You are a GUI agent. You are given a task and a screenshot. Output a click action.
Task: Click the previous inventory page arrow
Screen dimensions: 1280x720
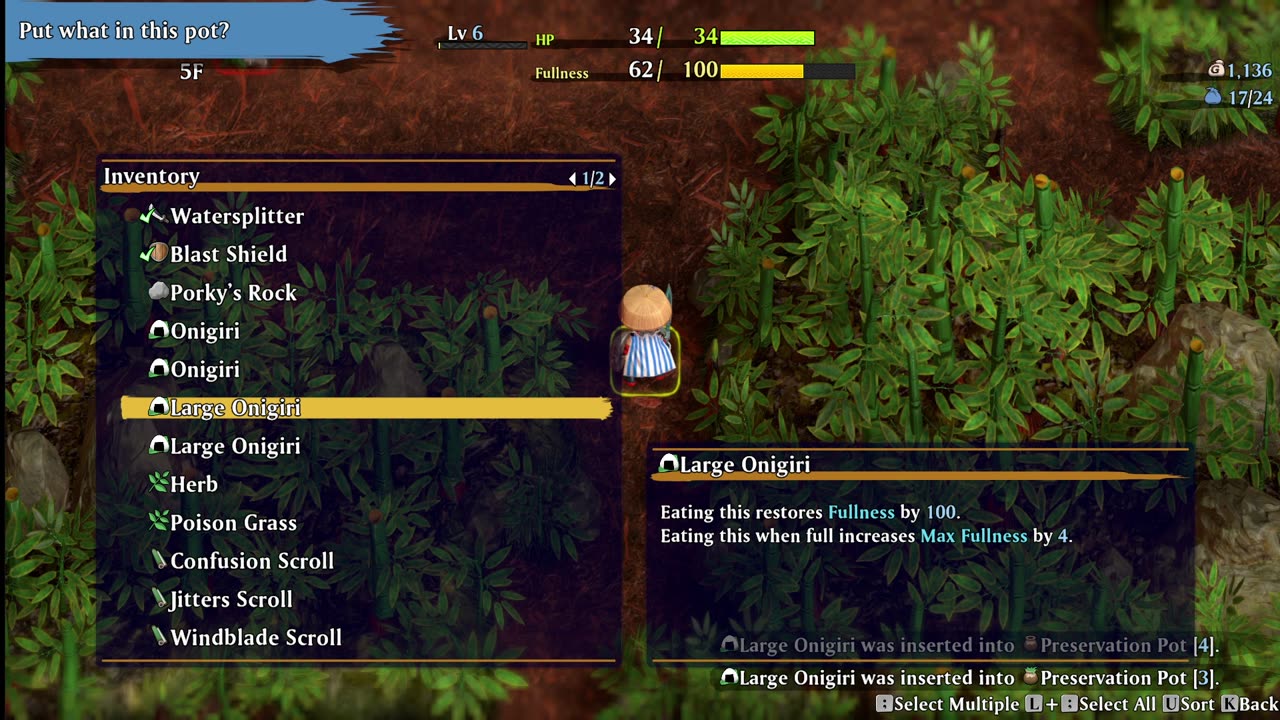[572, 179]
